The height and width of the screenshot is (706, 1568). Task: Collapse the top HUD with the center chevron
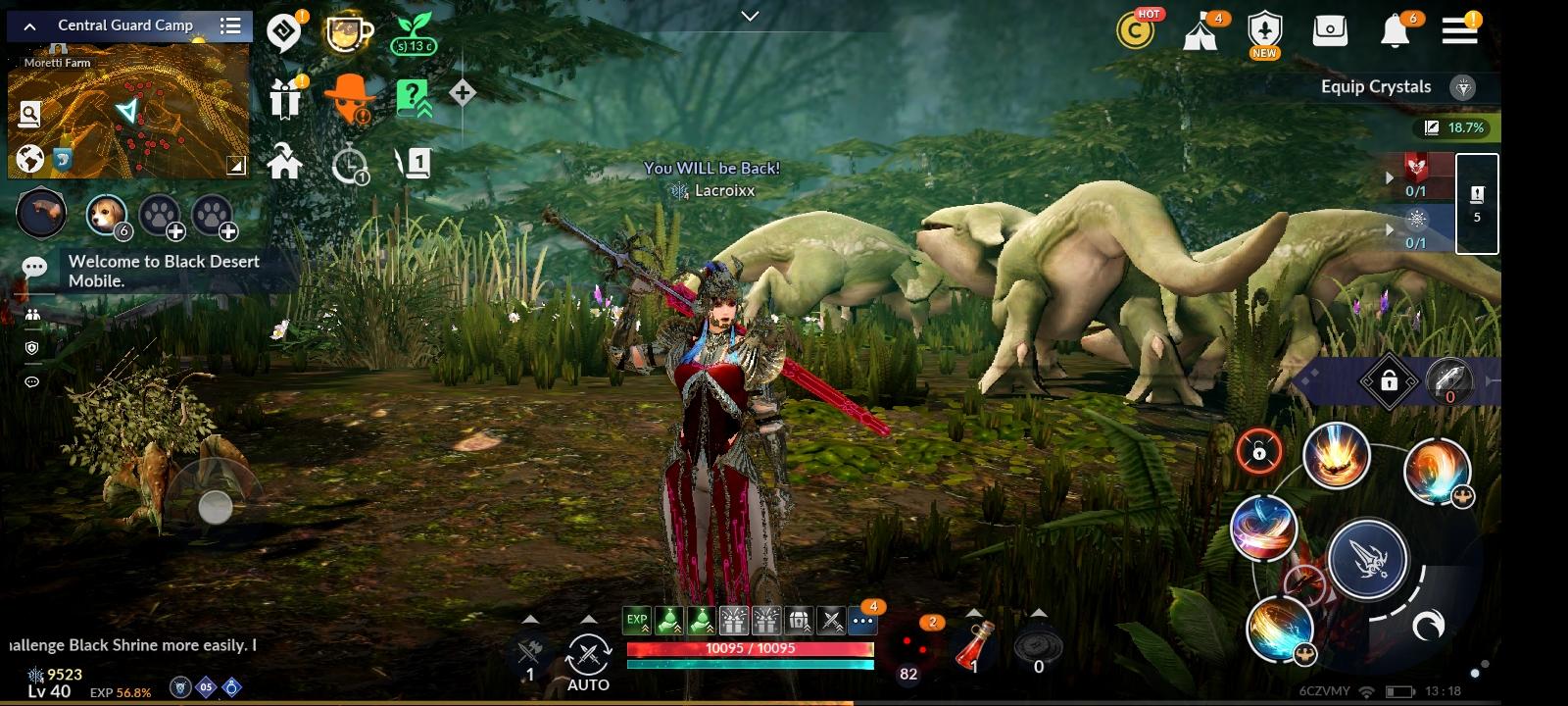[x=751, y=16]
